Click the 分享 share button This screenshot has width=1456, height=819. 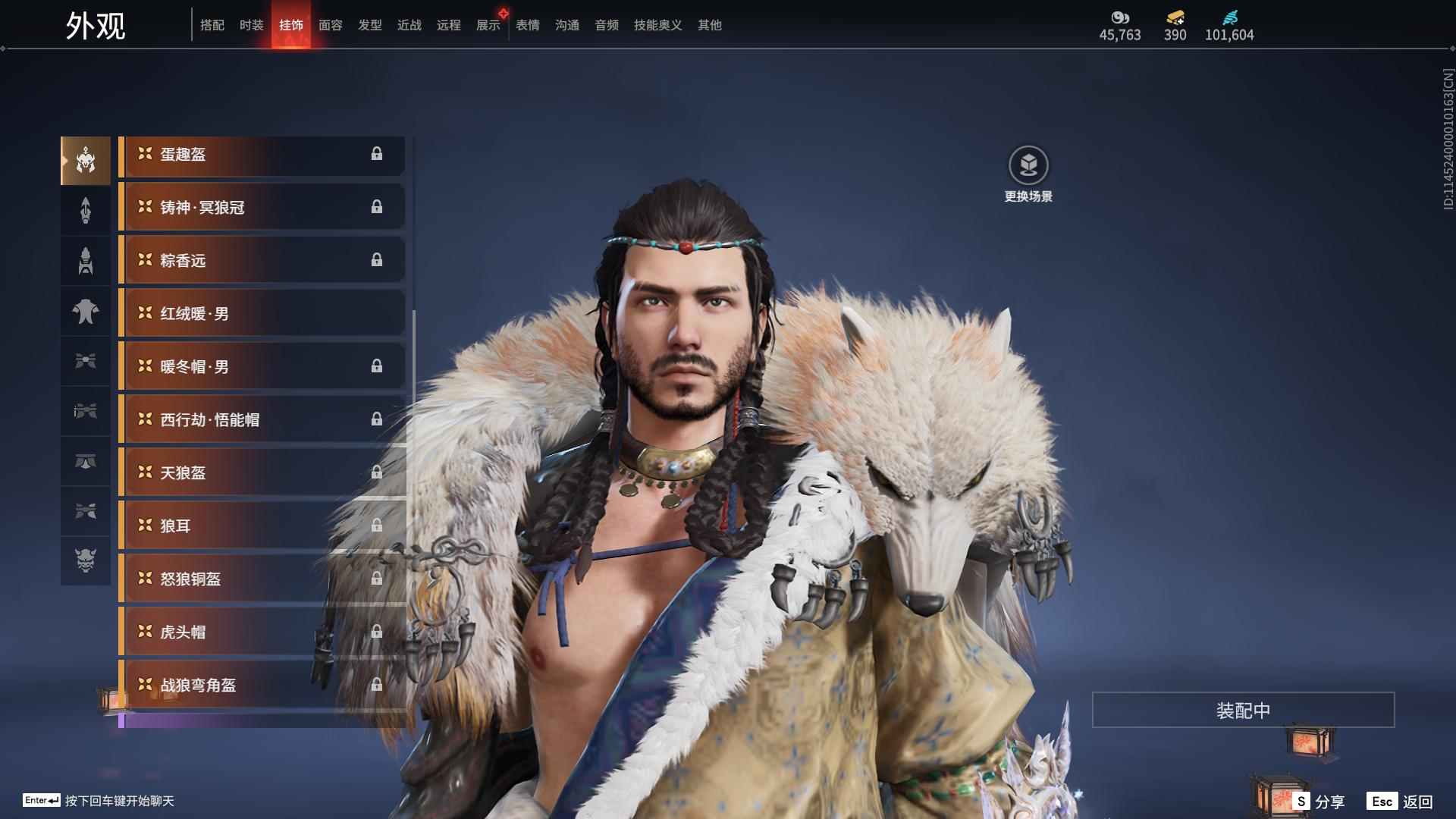tap(1320, 802)
